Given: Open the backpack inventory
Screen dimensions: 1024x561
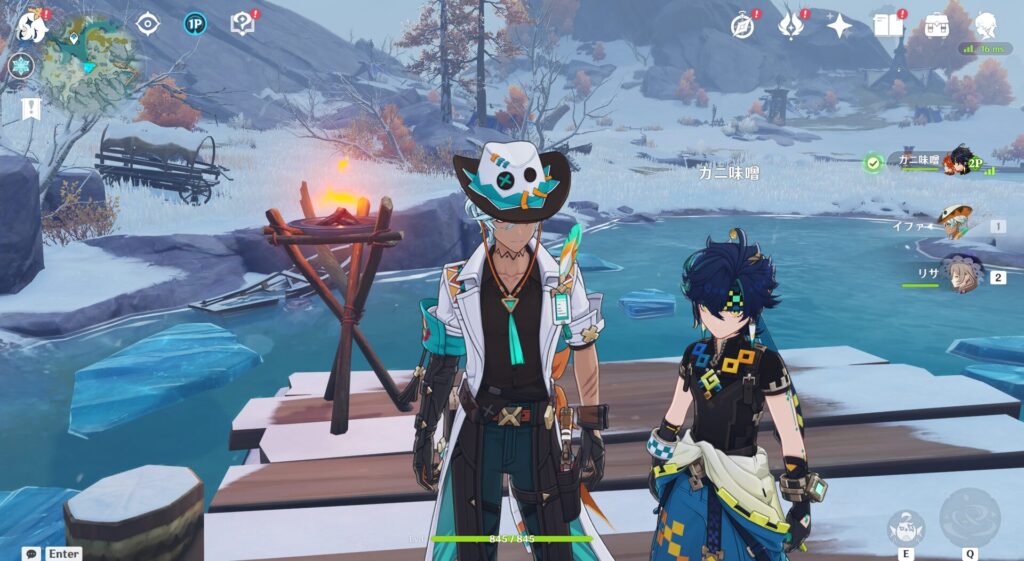Looking at the screenshot, I should point(937,25).
